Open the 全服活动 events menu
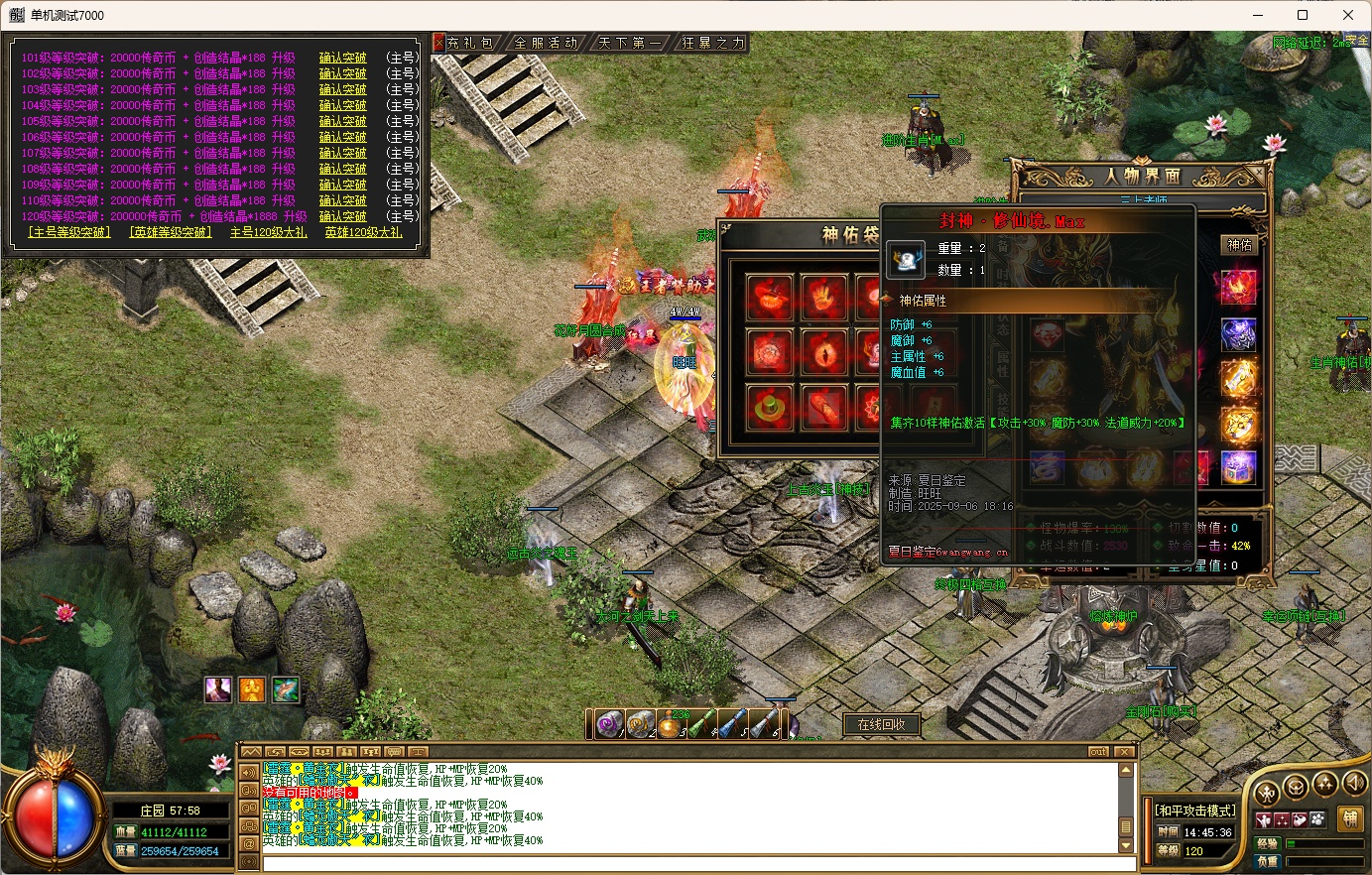Viewport: 1372px width, 875px height. 546,43
